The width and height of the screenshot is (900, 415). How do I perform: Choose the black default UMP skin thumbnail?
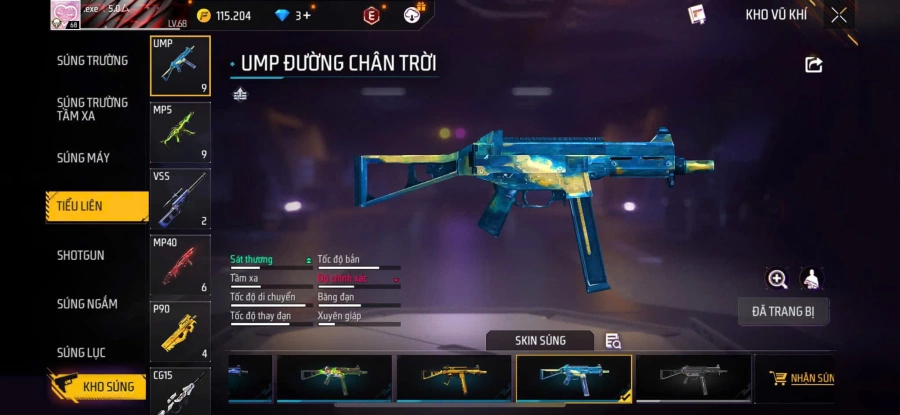693,378
